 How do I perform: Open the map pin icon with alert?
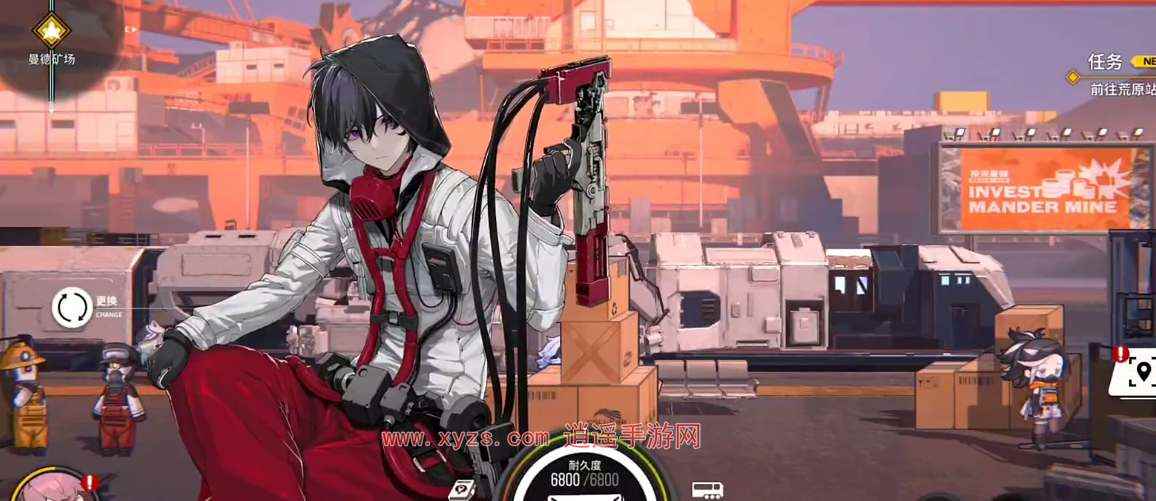point(1137,376)
